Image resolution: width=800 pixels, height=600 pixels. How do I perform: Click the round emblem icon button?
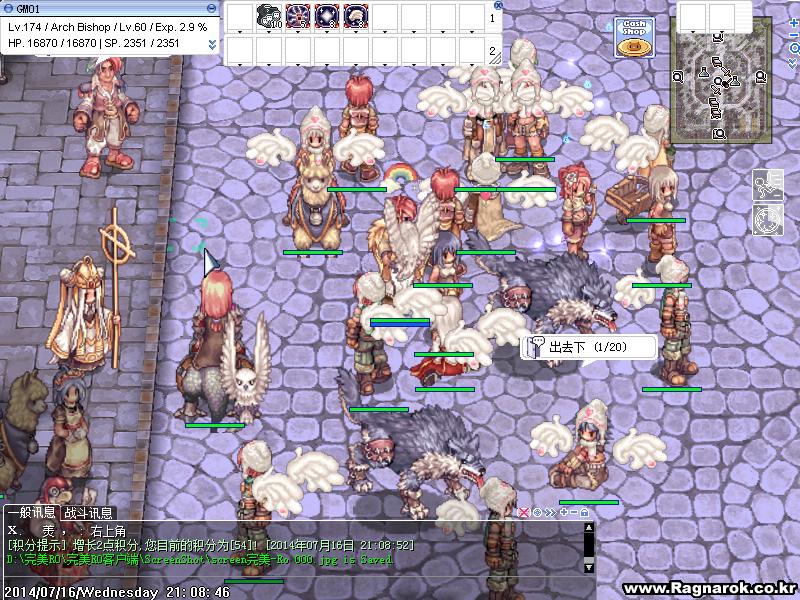coord(767,218)
